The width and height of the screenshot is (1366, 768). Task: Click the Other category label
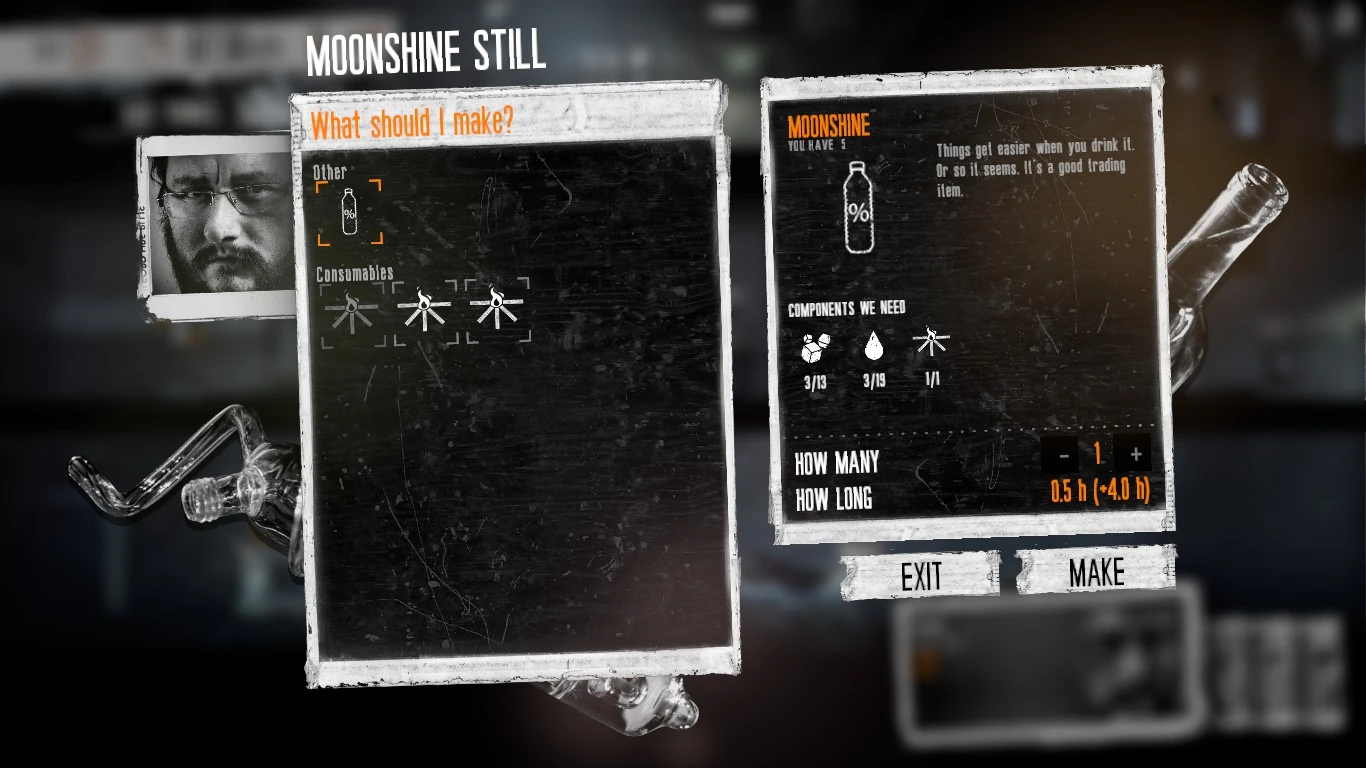pyautogui.click(x=329, y=172)
